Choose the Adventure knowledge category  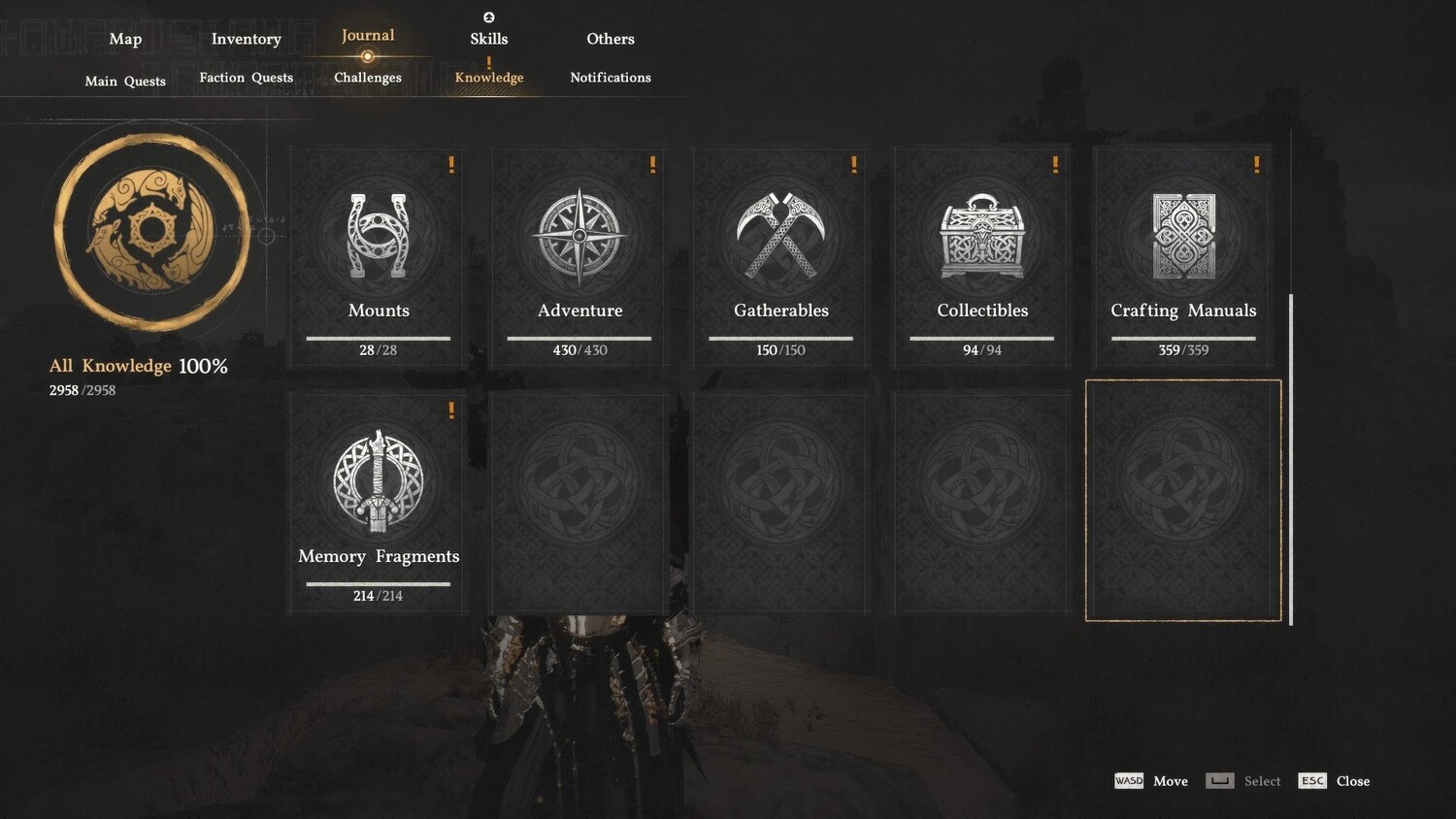coord(579,257)
